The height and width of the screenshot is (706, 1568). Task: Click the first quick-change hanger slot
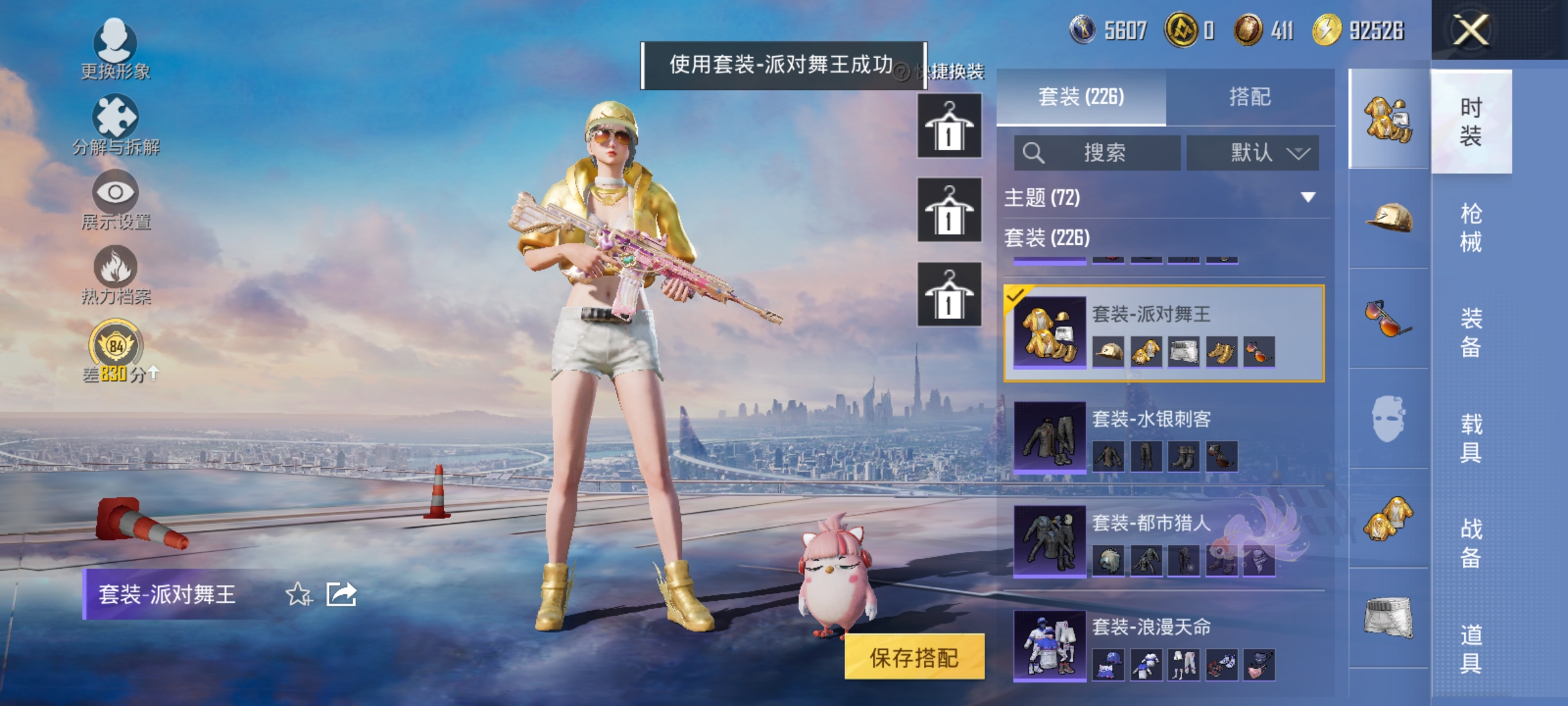pos(949,125)
